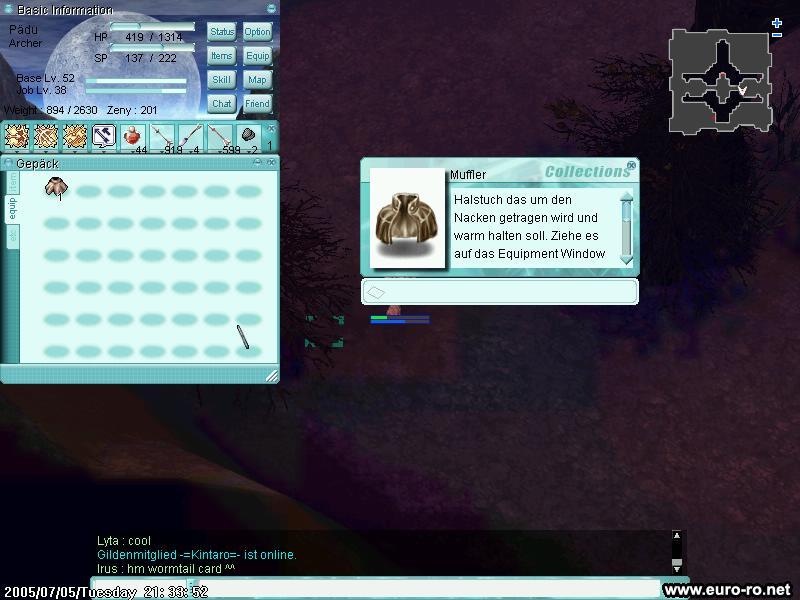Switch to the item tab in Gepäck
Screen dimensions: 800x600
click(x=13, y=181)
